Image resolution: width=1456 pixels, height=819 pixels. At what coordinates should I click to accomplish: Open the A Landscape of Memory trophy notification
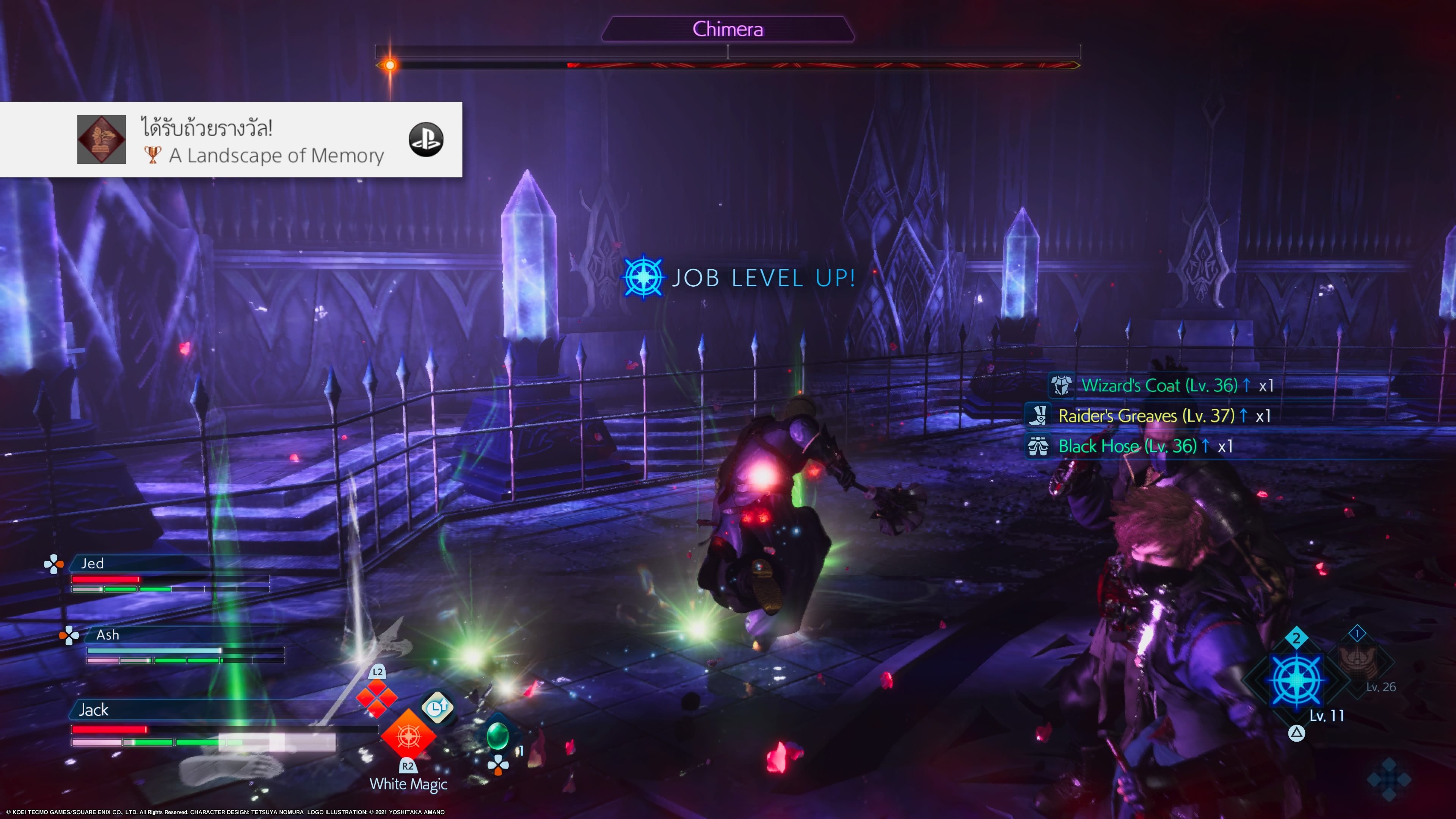point(260,140)
